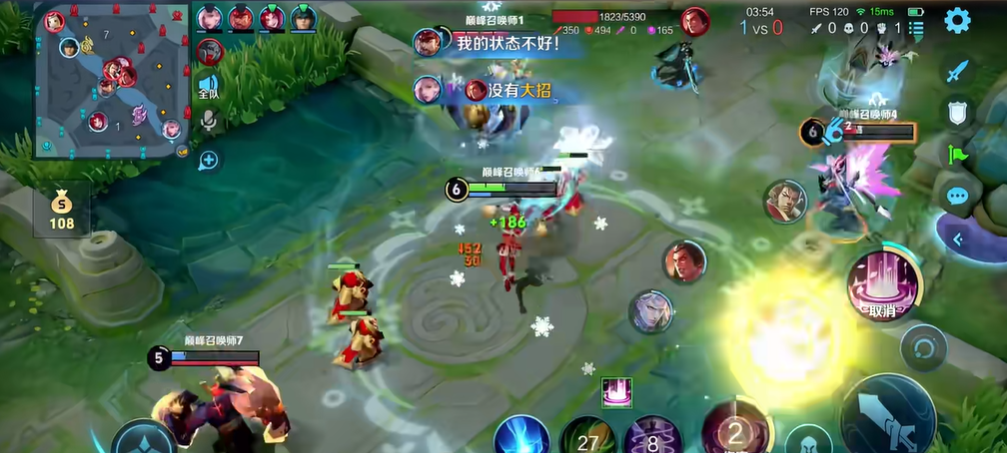Click the purple skill showing 8 cooldown
Viewport: 1007px width, 453px height.
coord(652,438)
